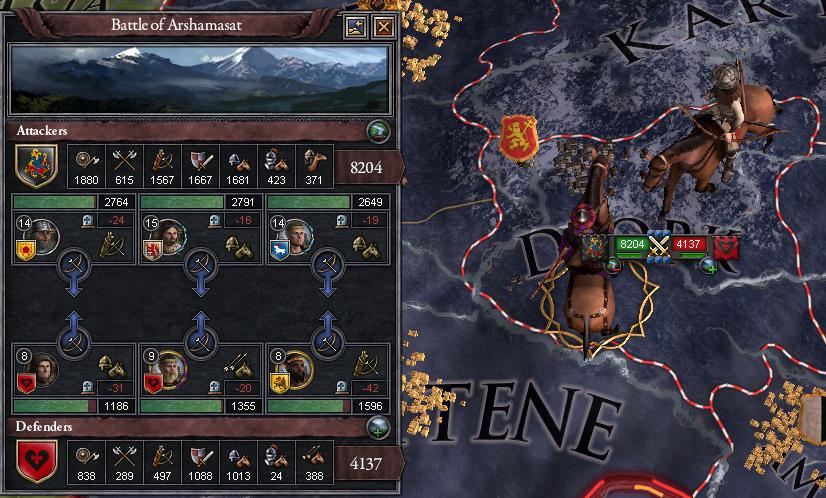The image size is (826, 498).
Task: Select the green 8204 army counter on map
Action: (630, 243)
